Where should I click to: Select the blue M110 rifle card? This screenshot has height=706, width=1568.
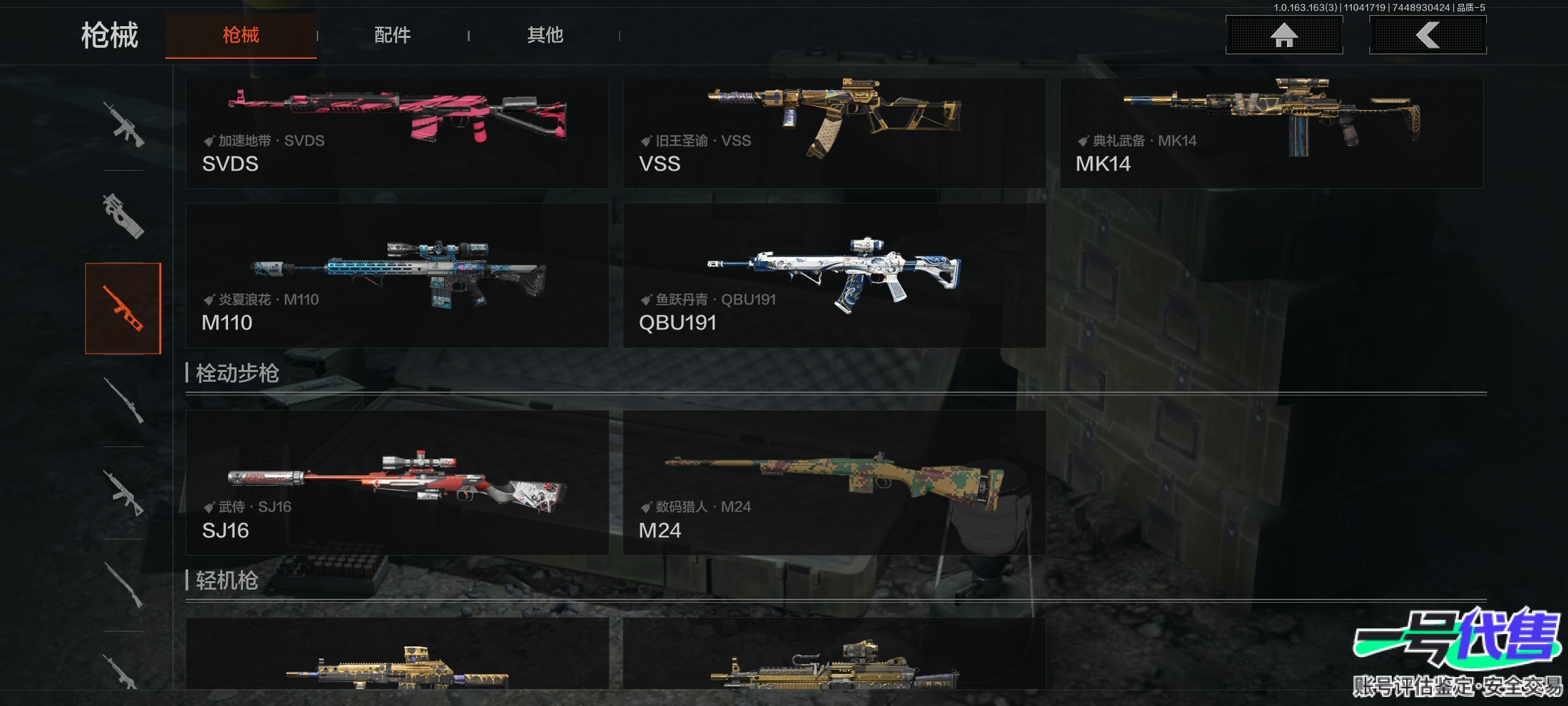(x=397, y=275)
